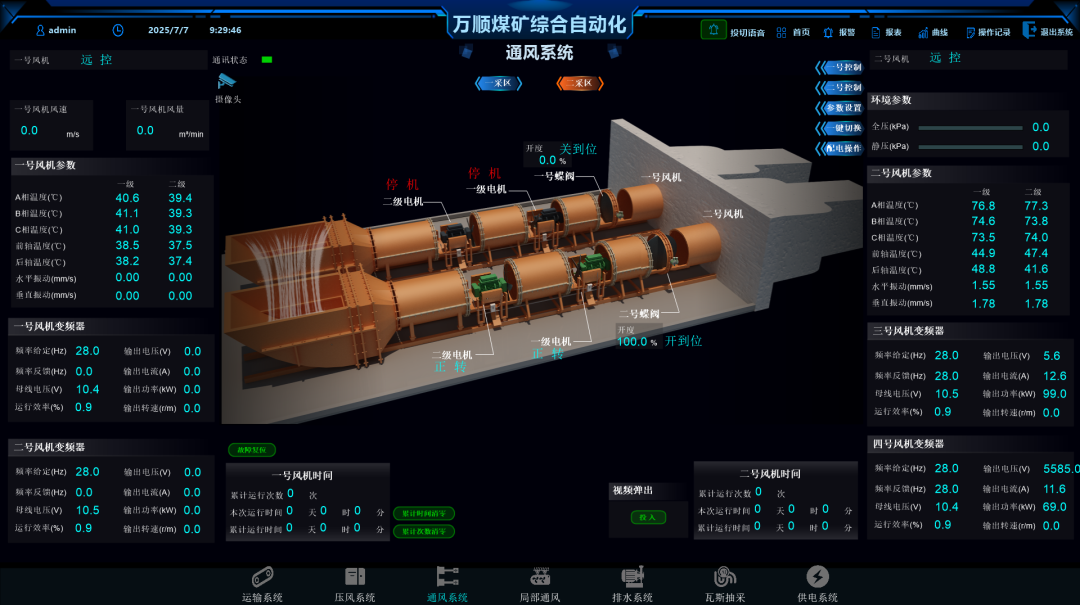Open 参数设置 parameter settings
The width and height of the screenshot is (1080, 605).
pyautogui.click(x=841, y=108)
